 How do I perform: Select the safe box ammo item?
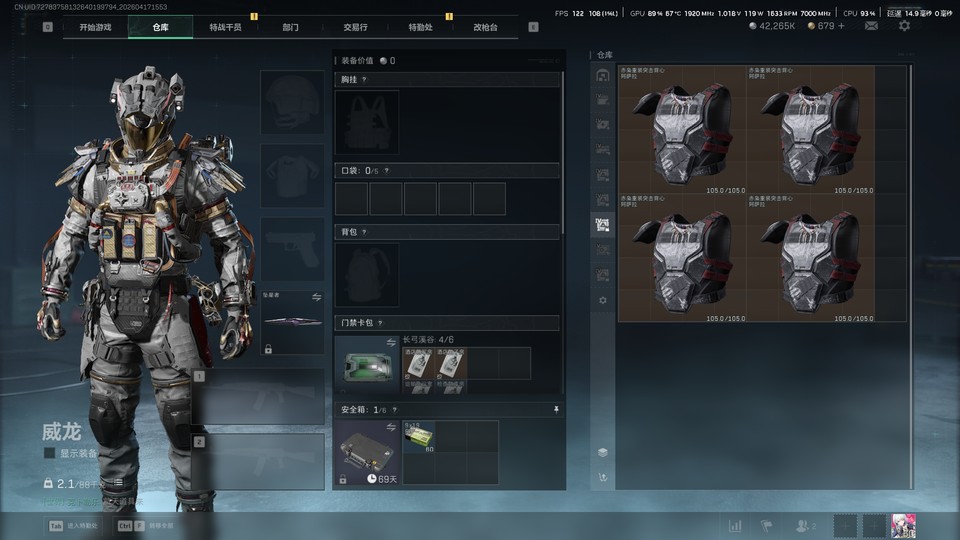(x=419, y=435)
